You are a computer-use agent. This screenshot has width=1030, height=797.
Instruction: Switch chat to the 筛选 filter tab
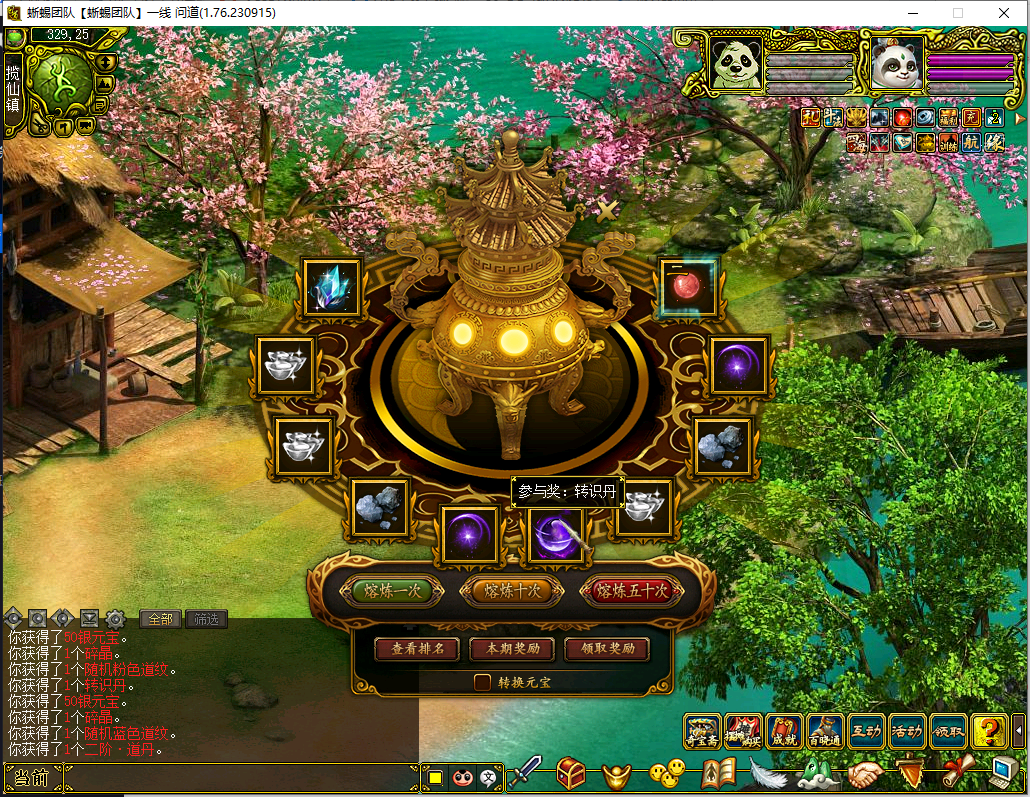click(x=205, y=619)
